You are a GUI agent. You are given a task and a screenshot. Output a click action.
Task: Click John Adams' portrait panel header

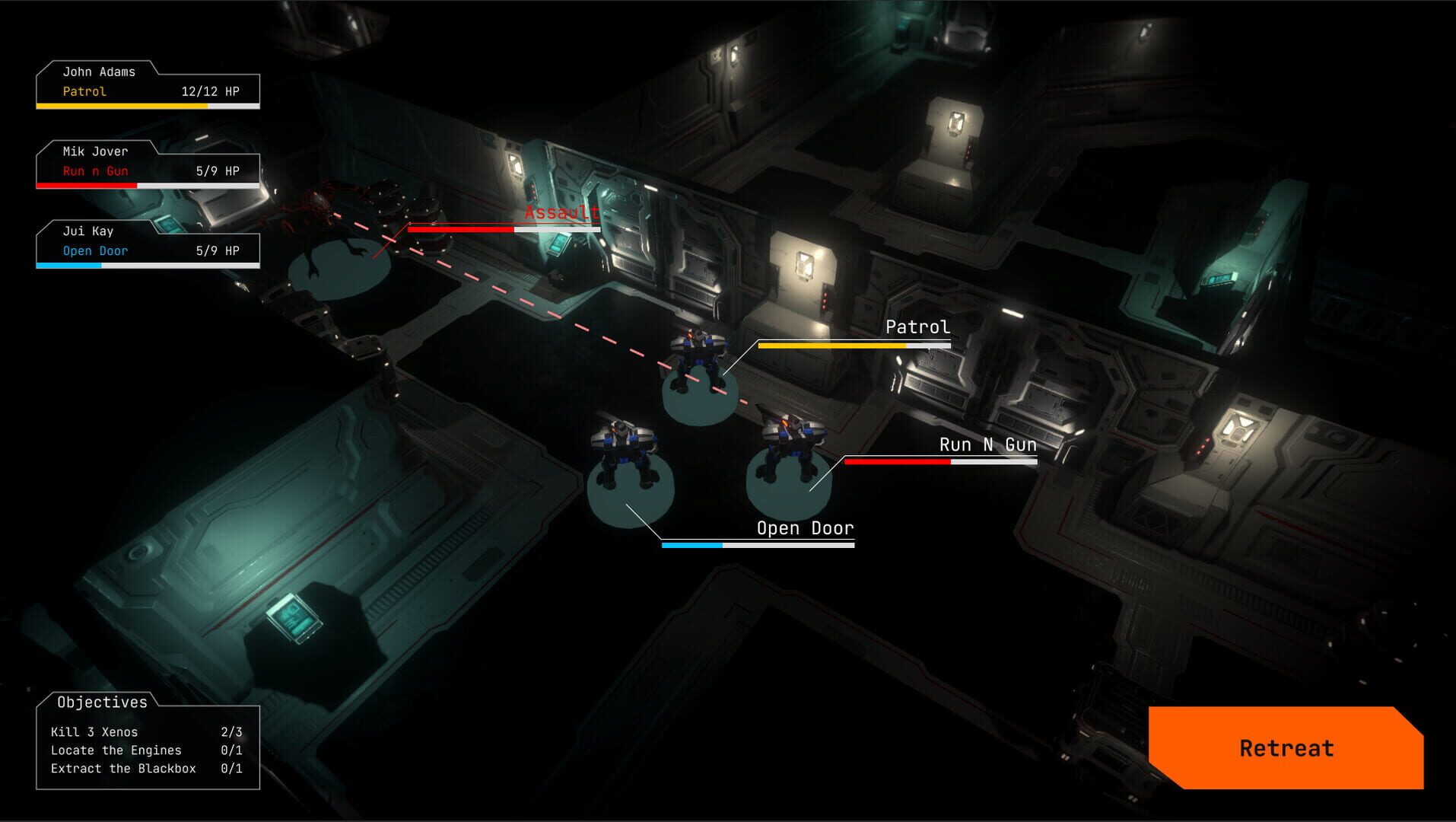100,72
